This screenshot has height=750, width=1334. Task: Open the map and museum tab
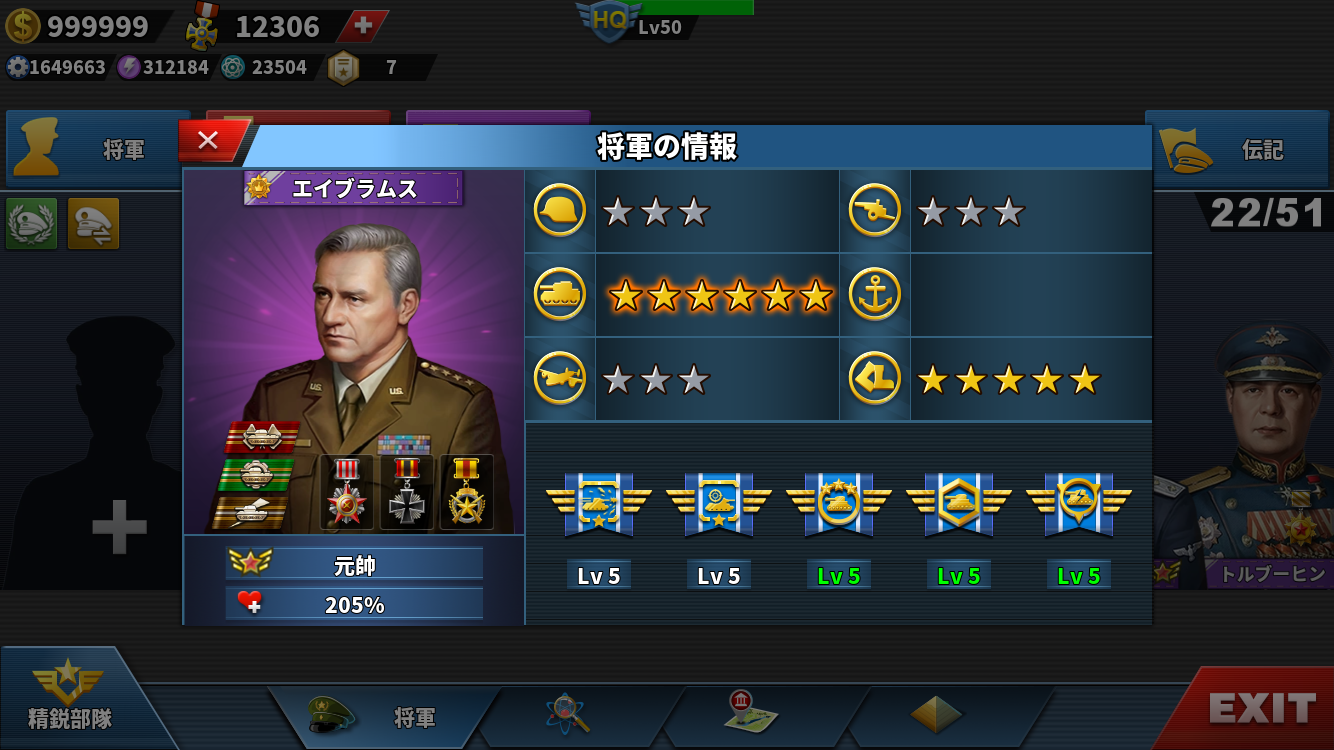coord(752,714)
